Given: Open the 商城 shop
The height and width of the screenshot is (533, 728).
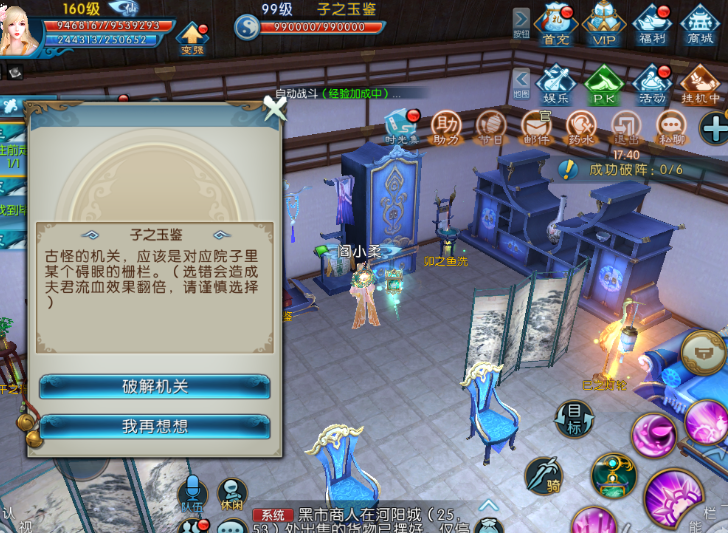Looking at the screenshot, I should (x=700, y=25).
